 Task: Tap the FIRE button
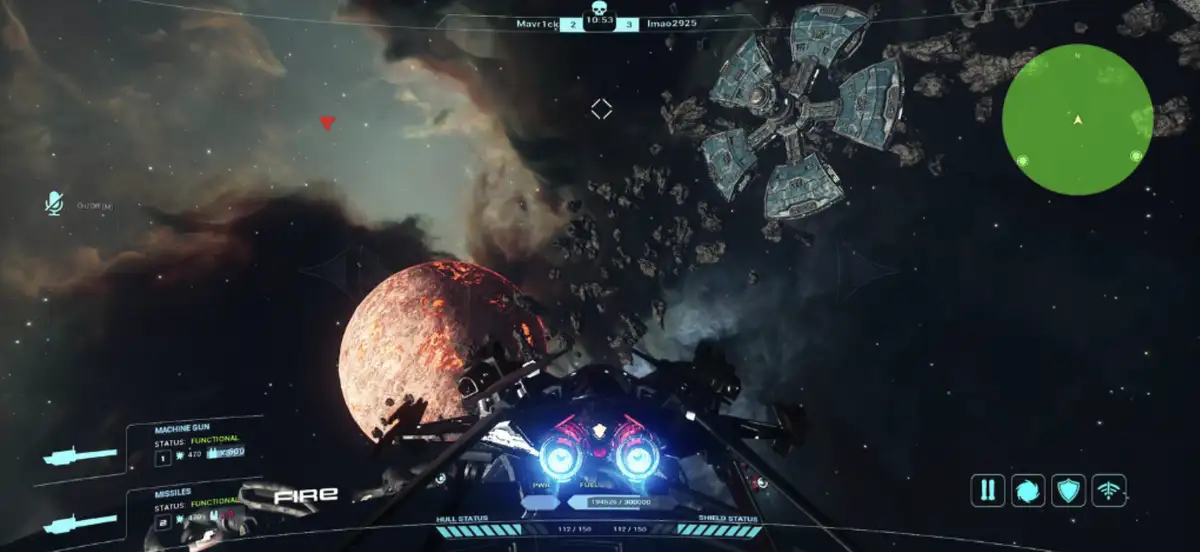click(x=306, y=494)
